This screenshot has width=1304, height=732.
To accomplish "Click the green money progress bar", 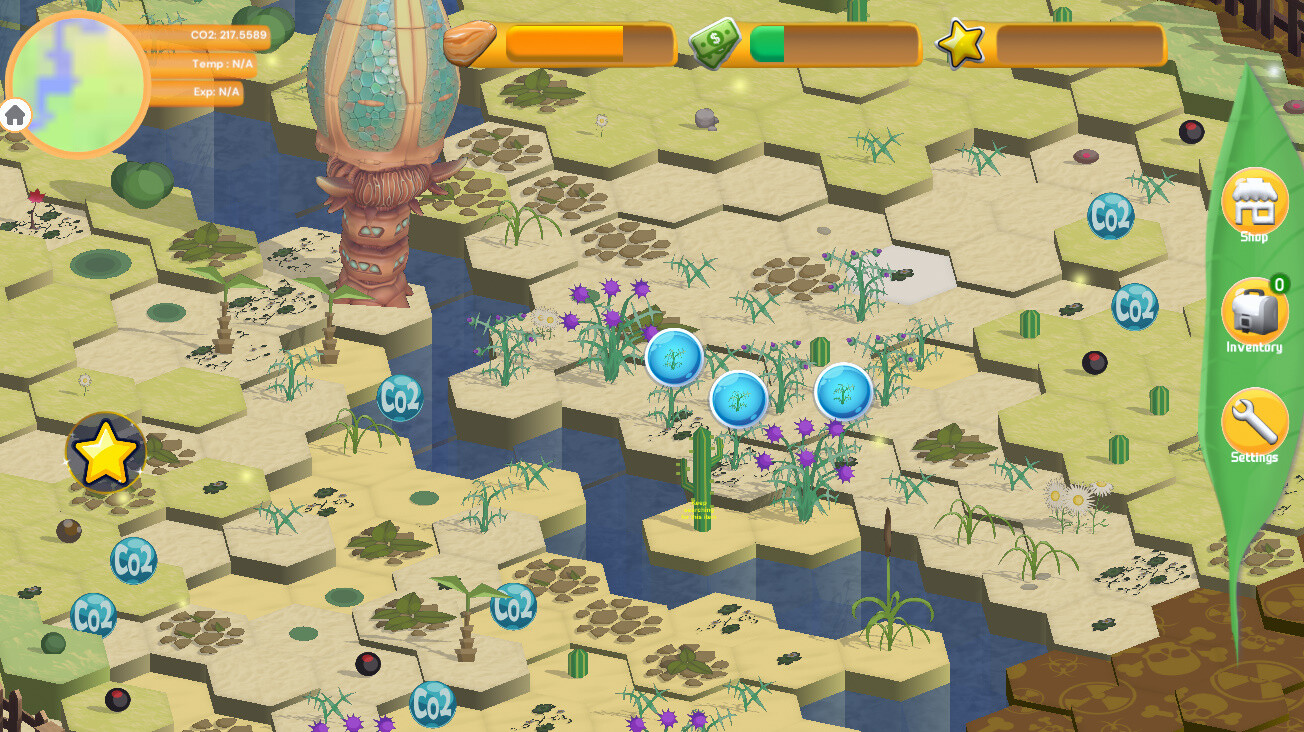I will click(x=770, y=44).
